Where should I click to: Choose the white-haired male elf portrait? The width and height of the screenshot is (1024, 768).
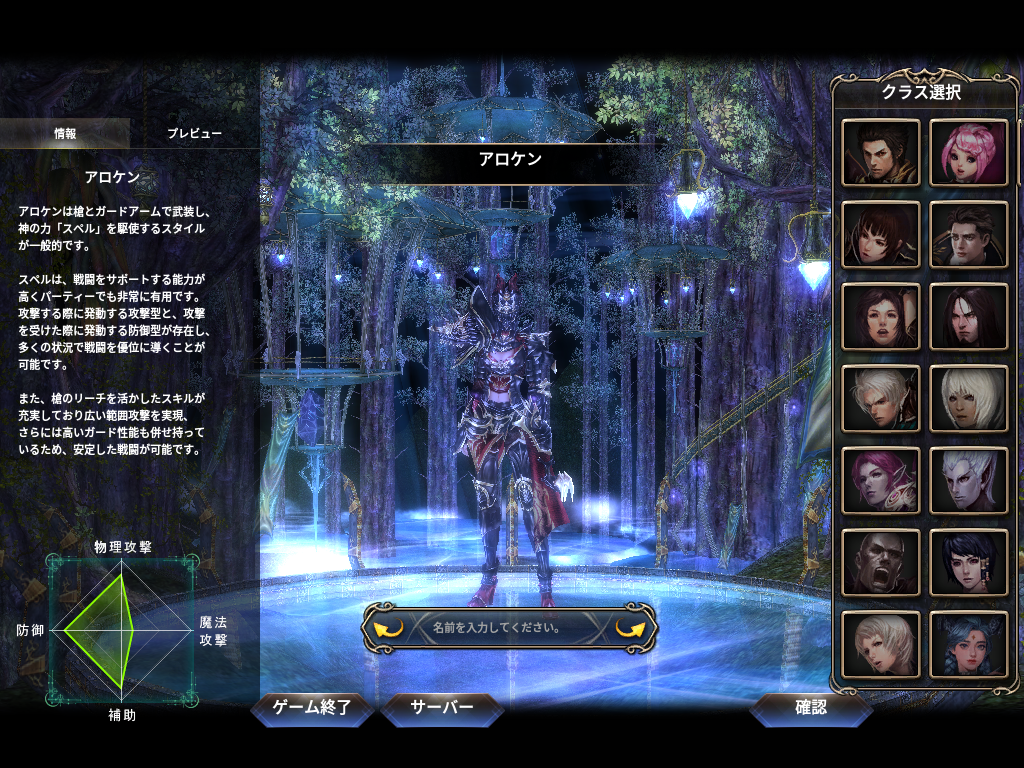click(881, 398)
